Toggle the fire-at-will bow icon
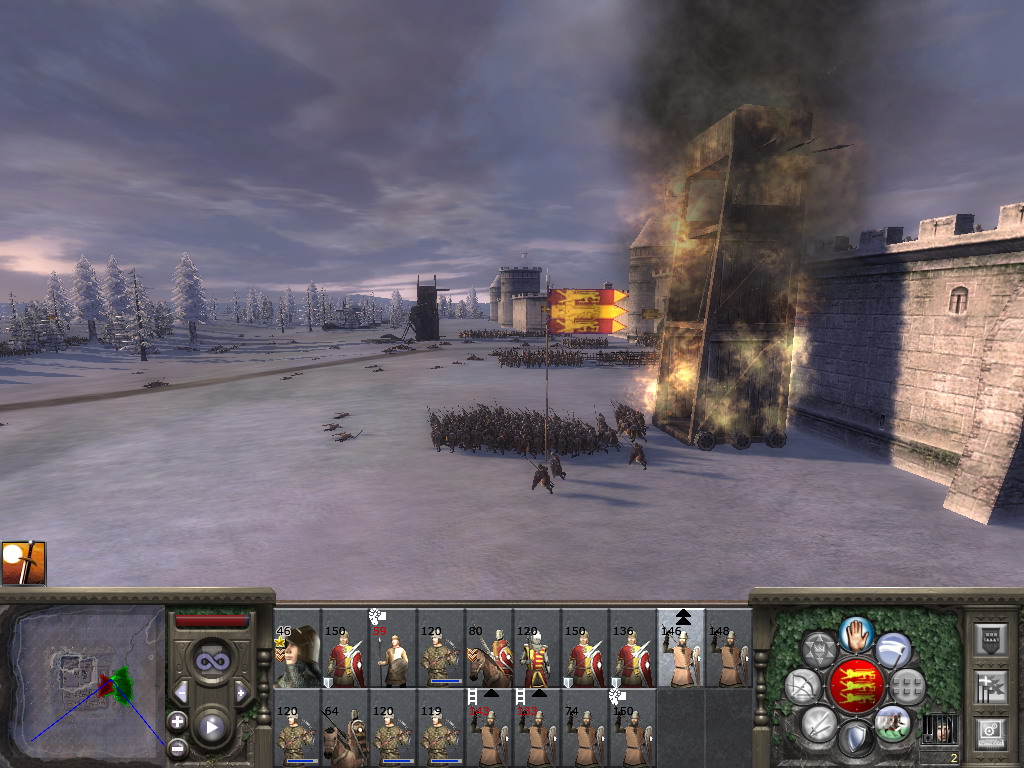This screenshot has height=768, width=1024. click(x=803, y=686)
